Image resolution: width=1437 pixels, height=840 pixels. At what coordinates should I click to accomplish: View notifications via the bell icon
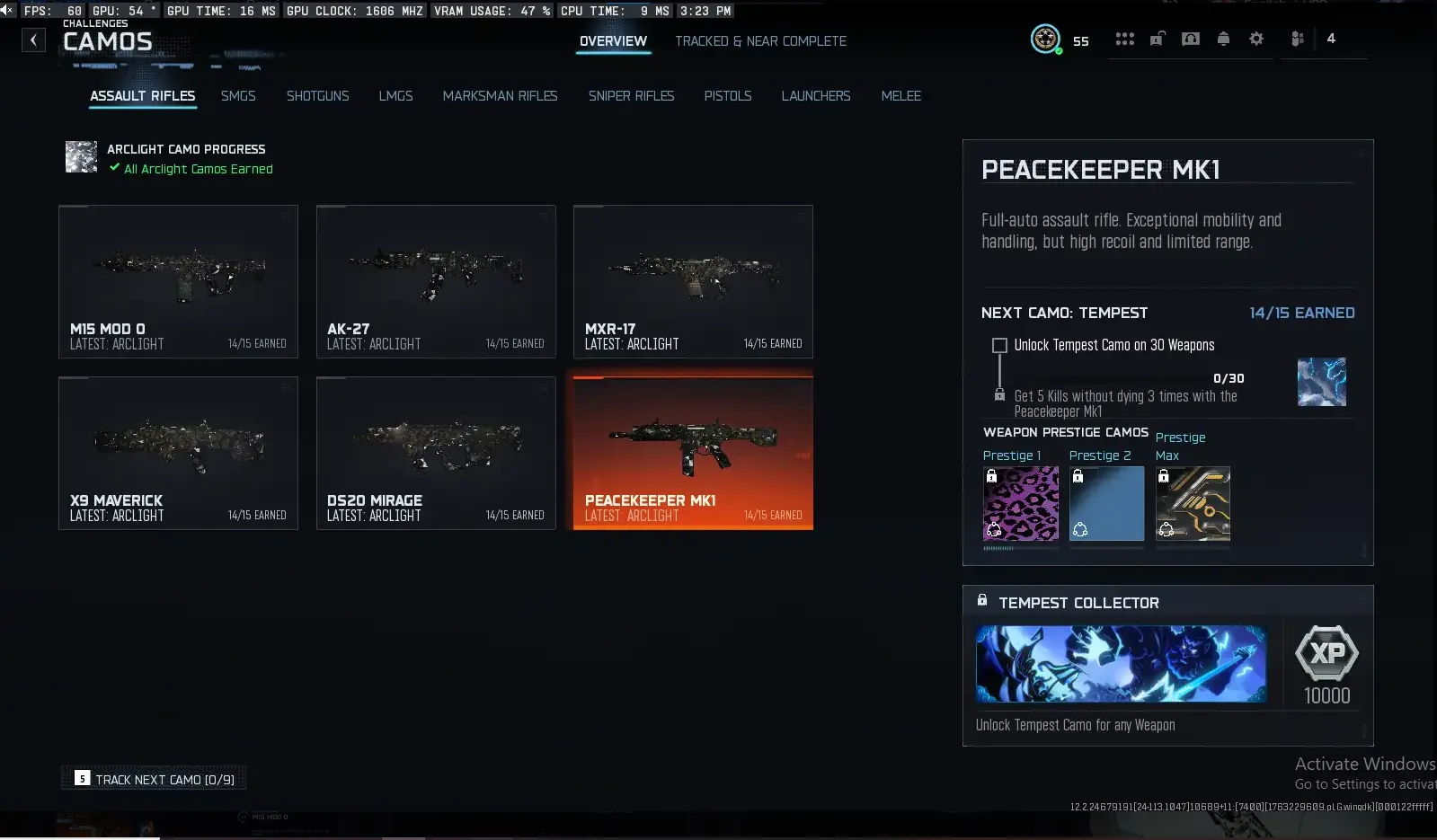click(1223, 39)
